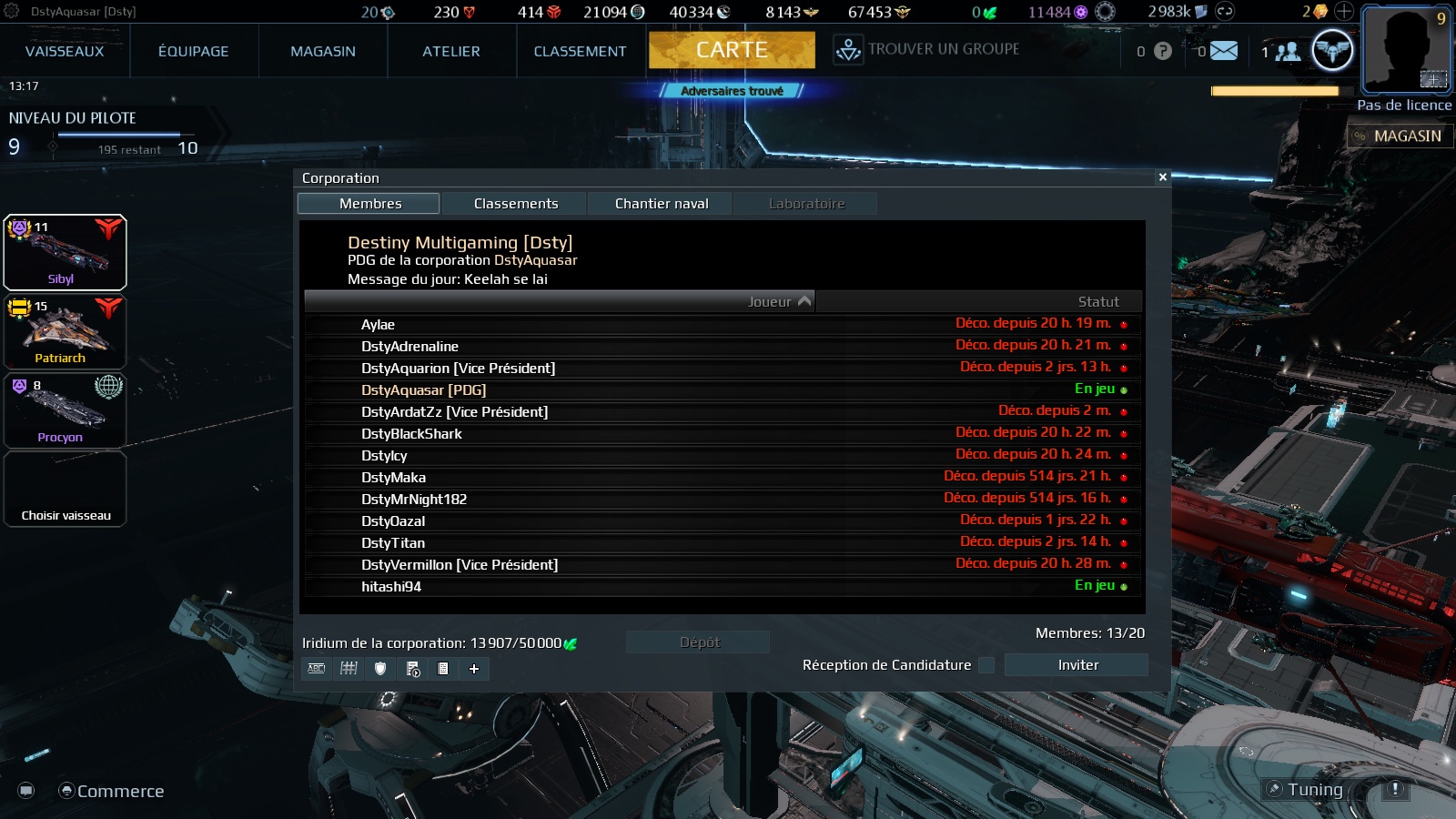This screenshot has height=819, width=1456.
Task: Click the Joueur column sort arrow
Action: click(803, 301)
